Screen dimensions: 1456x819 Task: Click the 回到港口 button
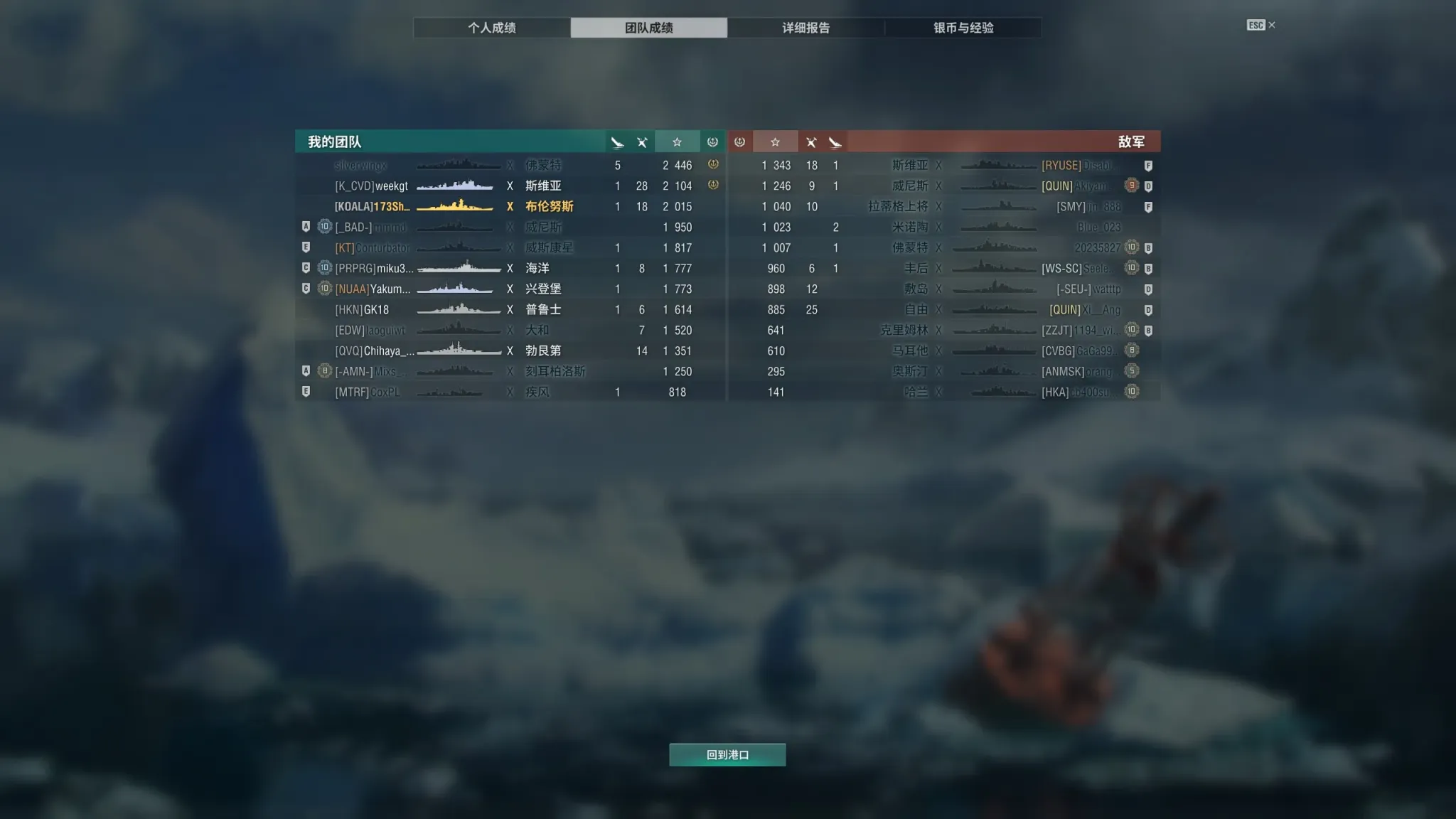(x=727, y=754)
